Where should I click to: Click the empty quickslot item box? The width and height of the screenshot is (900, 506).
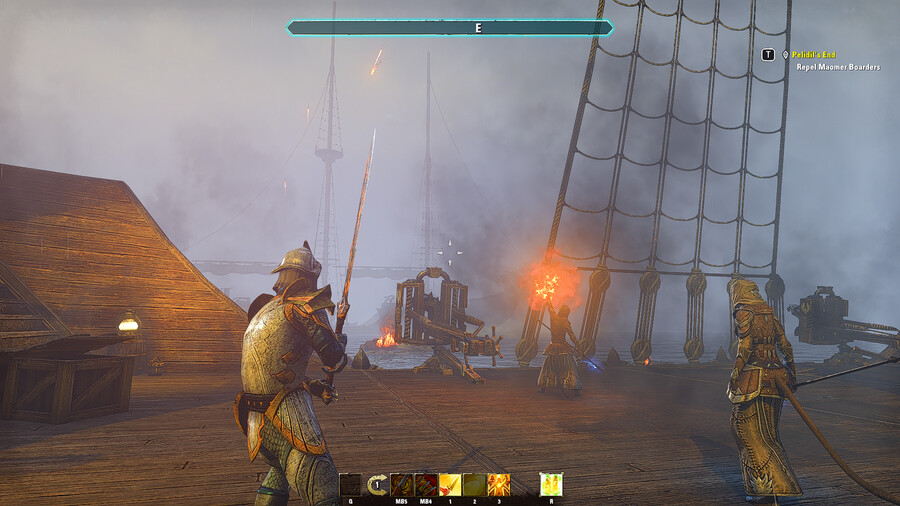pos(350,485)
